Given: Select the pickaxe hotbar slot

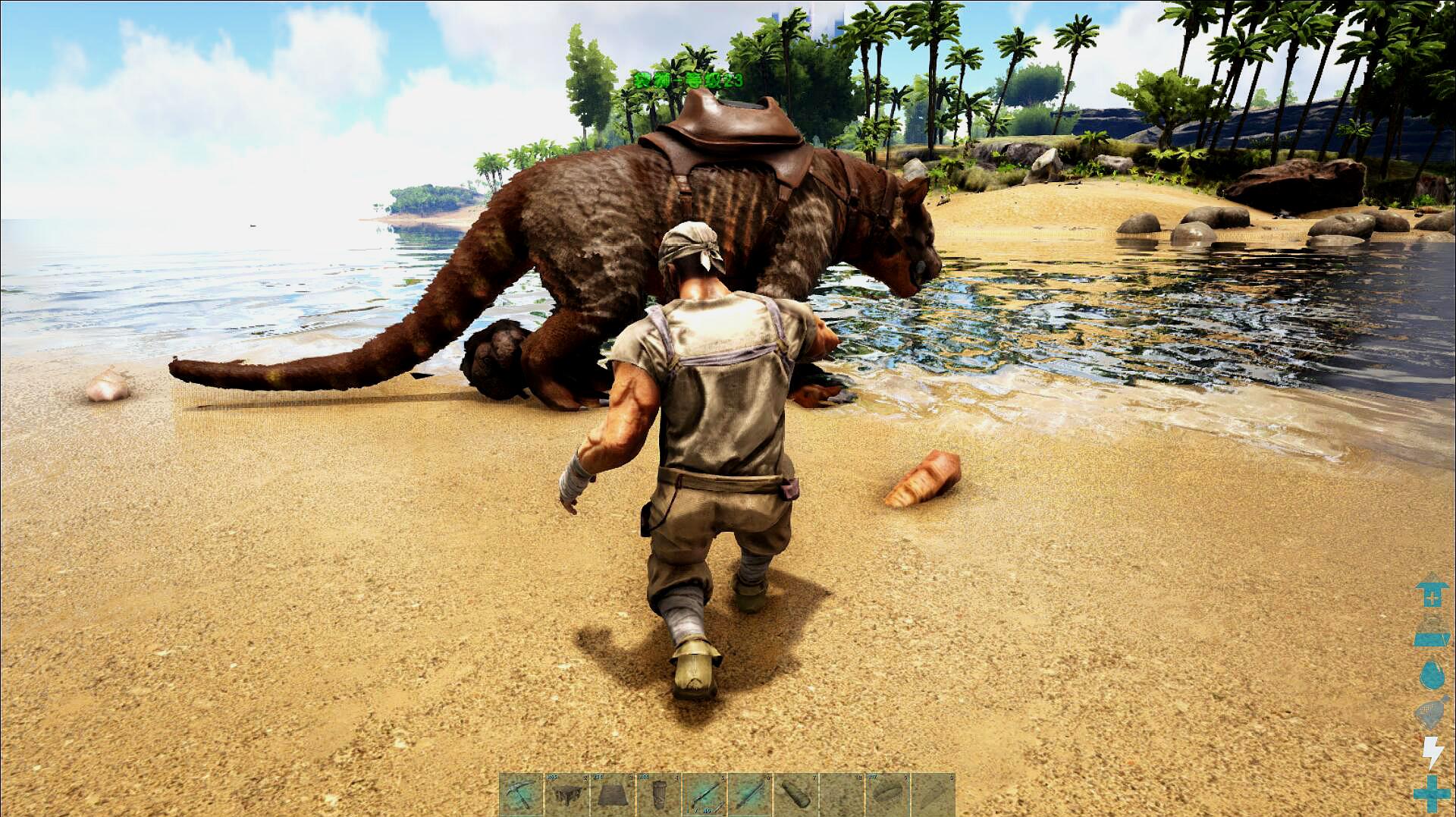Looking at the screenshot, I should [522, 794].
